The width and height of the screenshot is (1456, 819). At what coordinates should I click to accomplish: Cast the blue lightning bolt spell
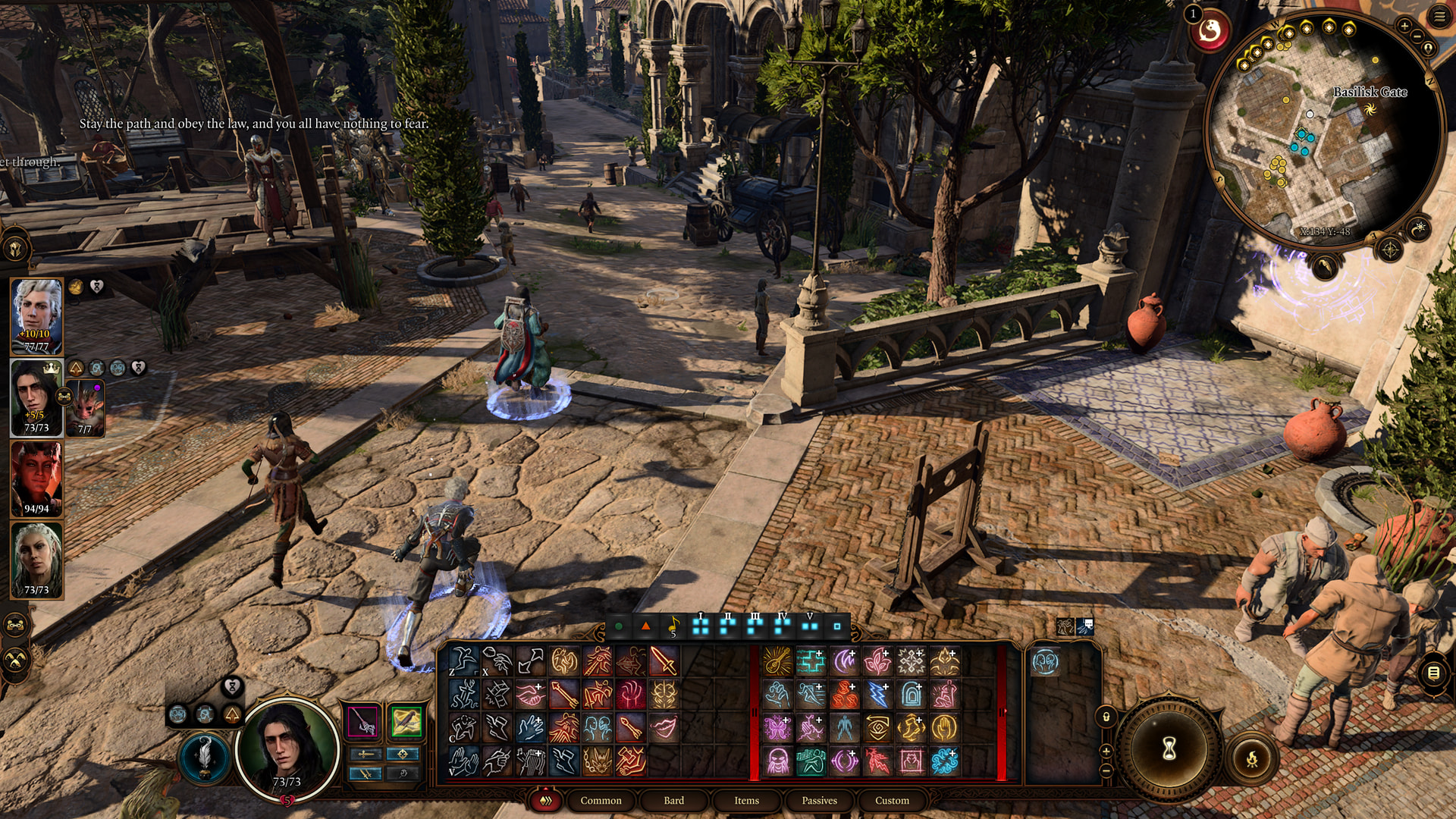point(877,695)
